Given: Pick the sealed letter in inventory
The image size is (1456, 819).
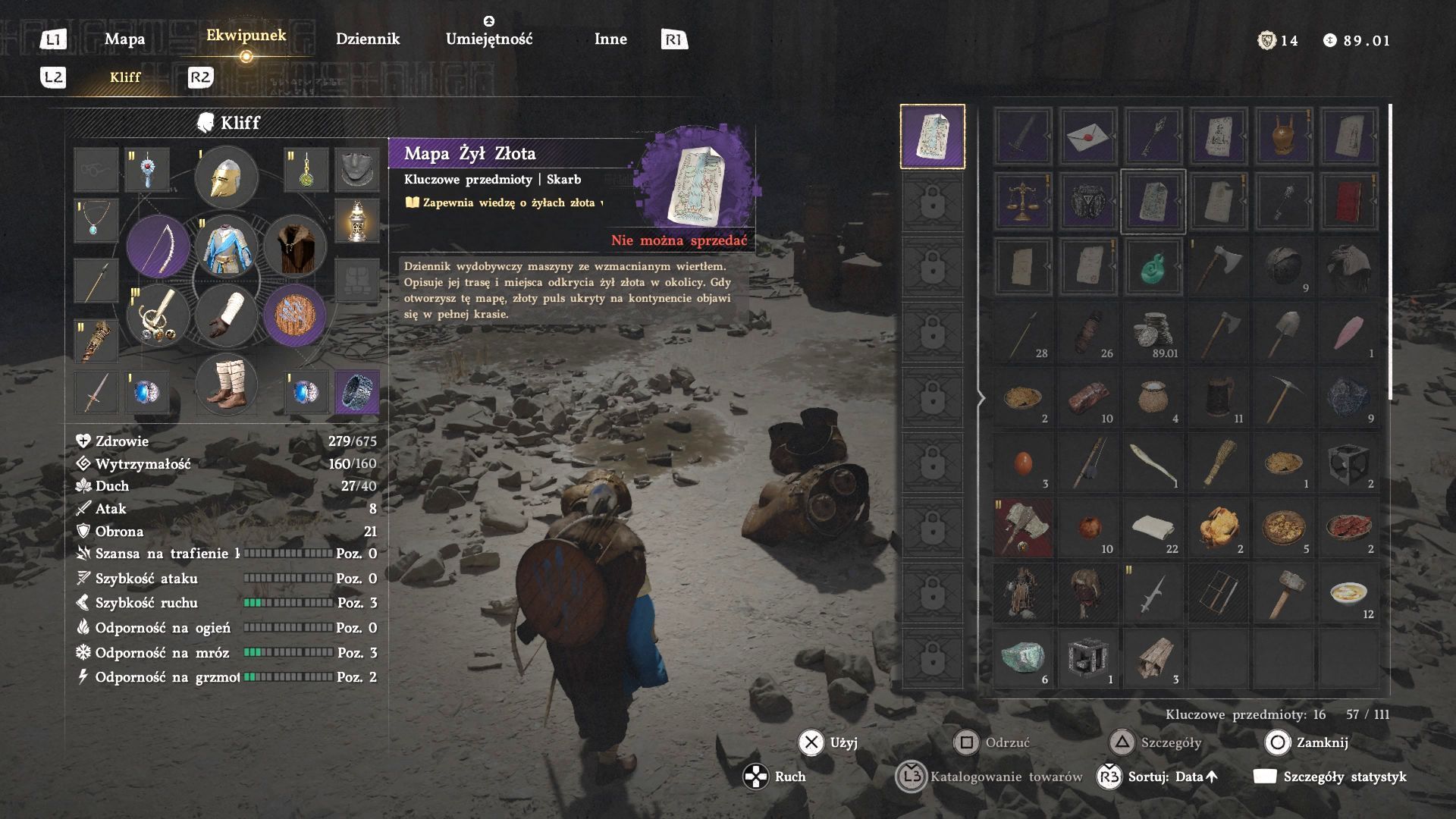Looking at the screenshot, I should [x=1088, y=136].
